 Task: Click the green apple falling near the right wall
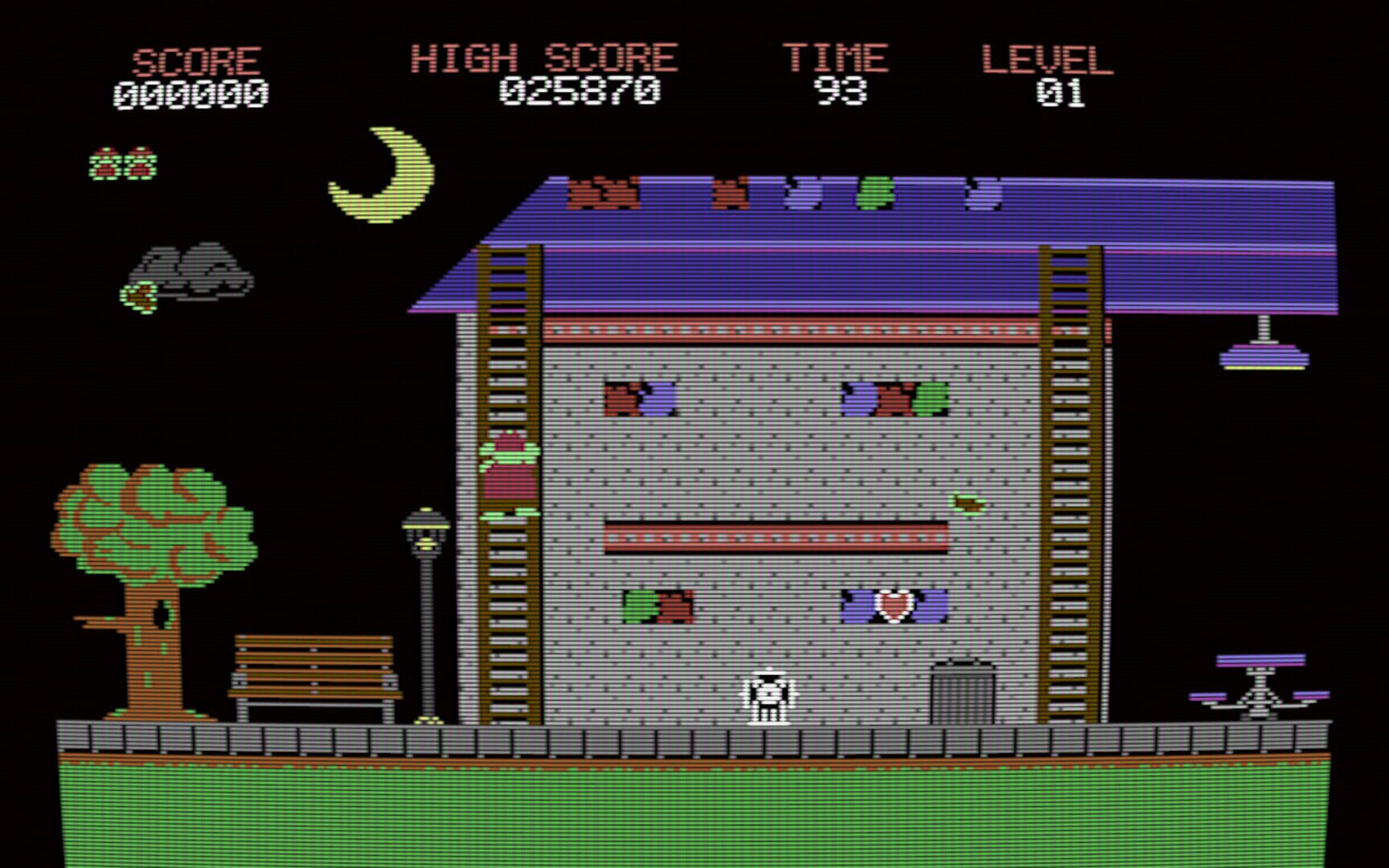[969, 501]
